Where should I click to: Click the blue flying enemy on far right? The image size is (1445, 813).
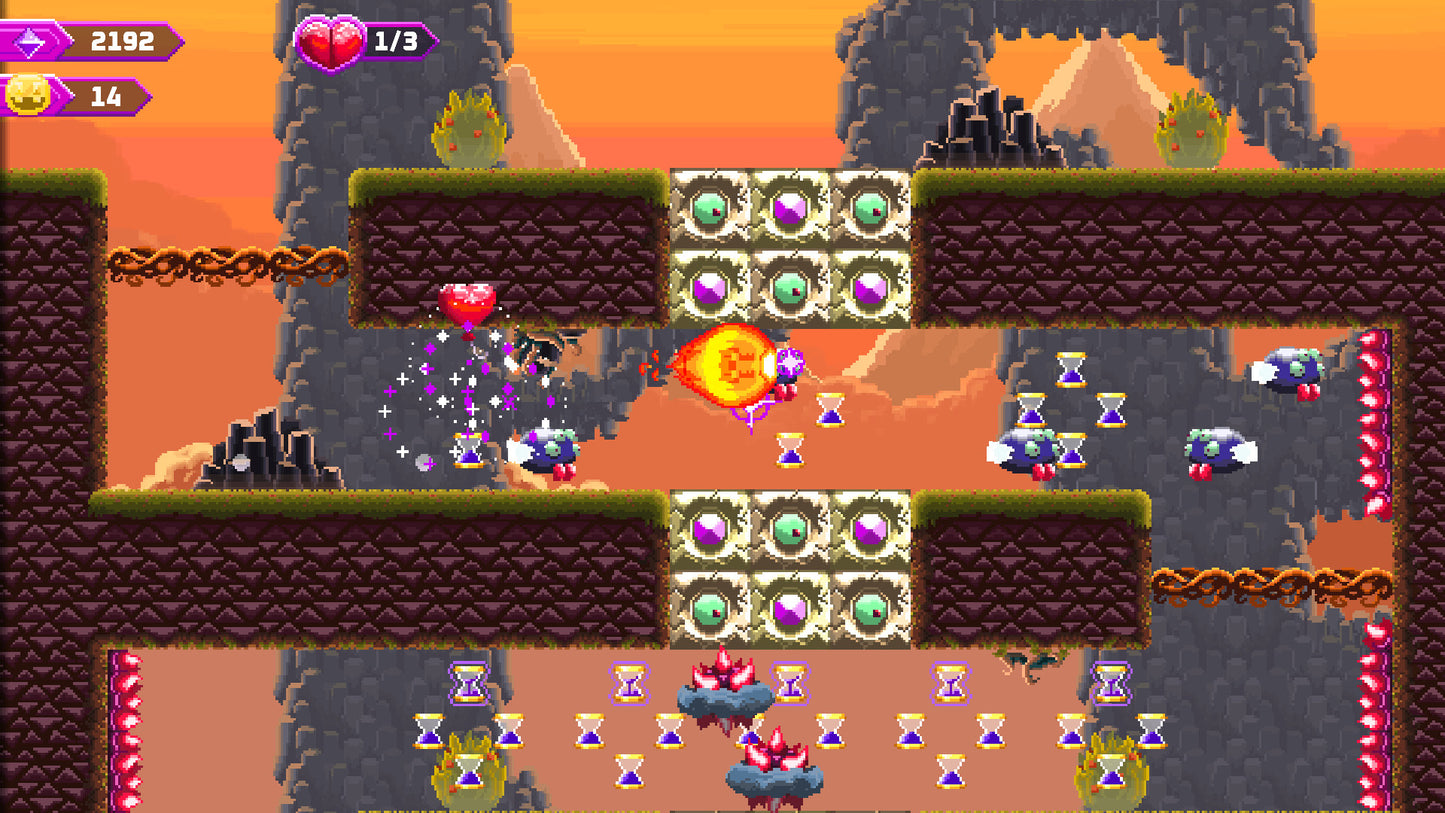(1290, 370)
